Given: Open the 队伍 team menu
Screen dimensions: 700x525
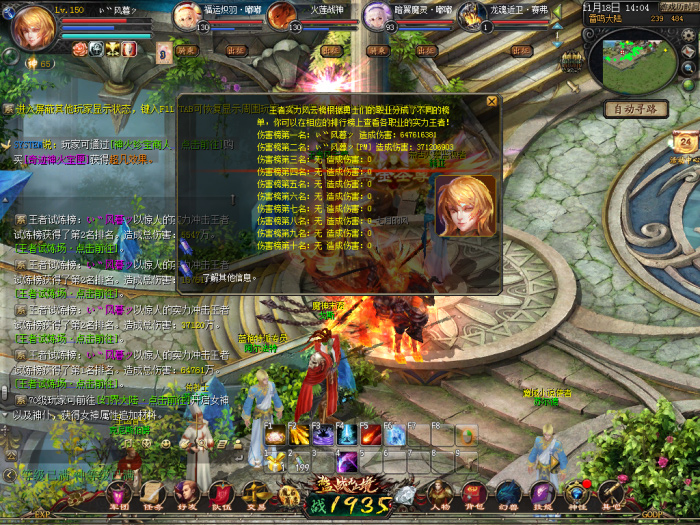Looking at the screenshot, I should 220,495.
